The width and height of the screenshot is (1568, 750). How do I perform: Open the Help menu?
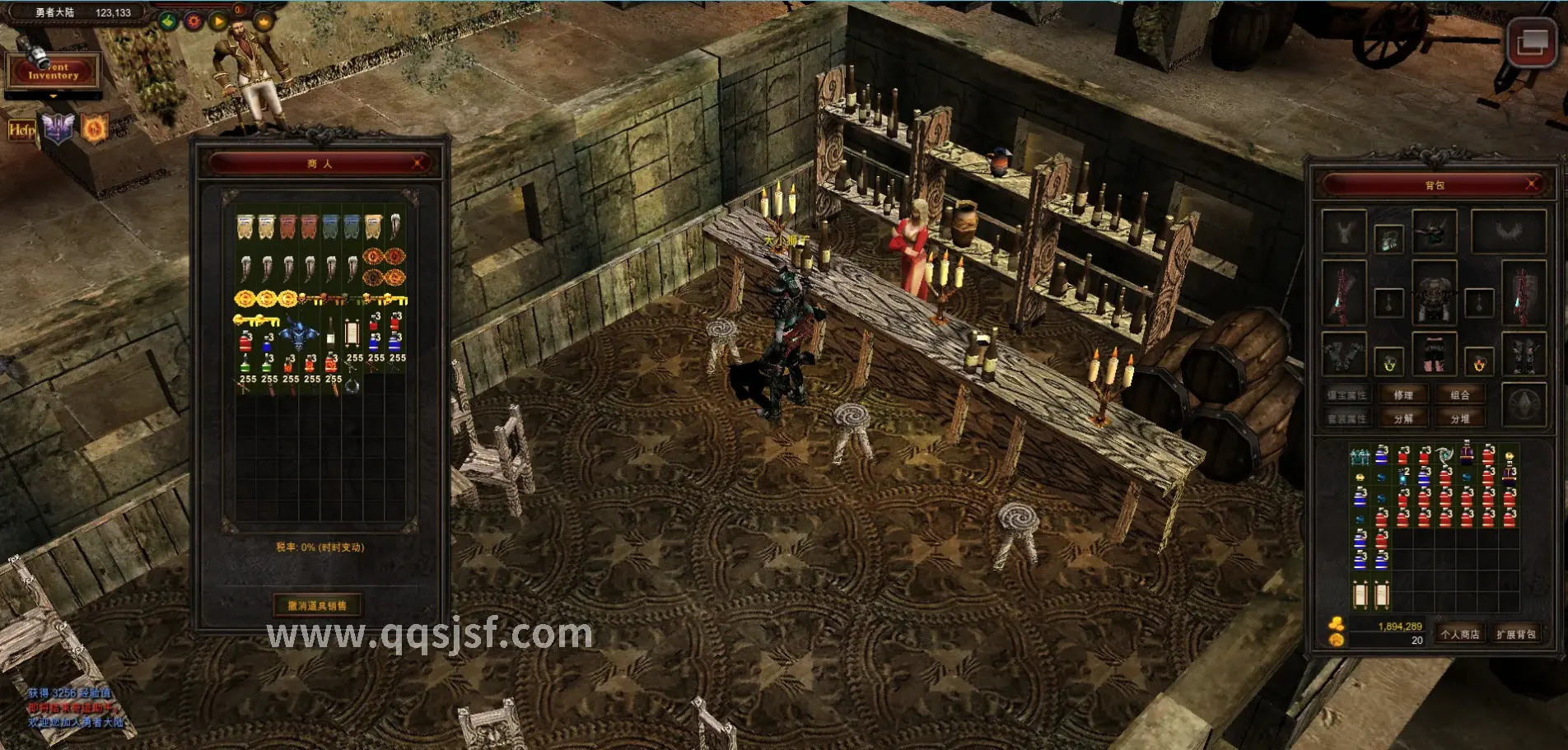(x=21, y=129)
